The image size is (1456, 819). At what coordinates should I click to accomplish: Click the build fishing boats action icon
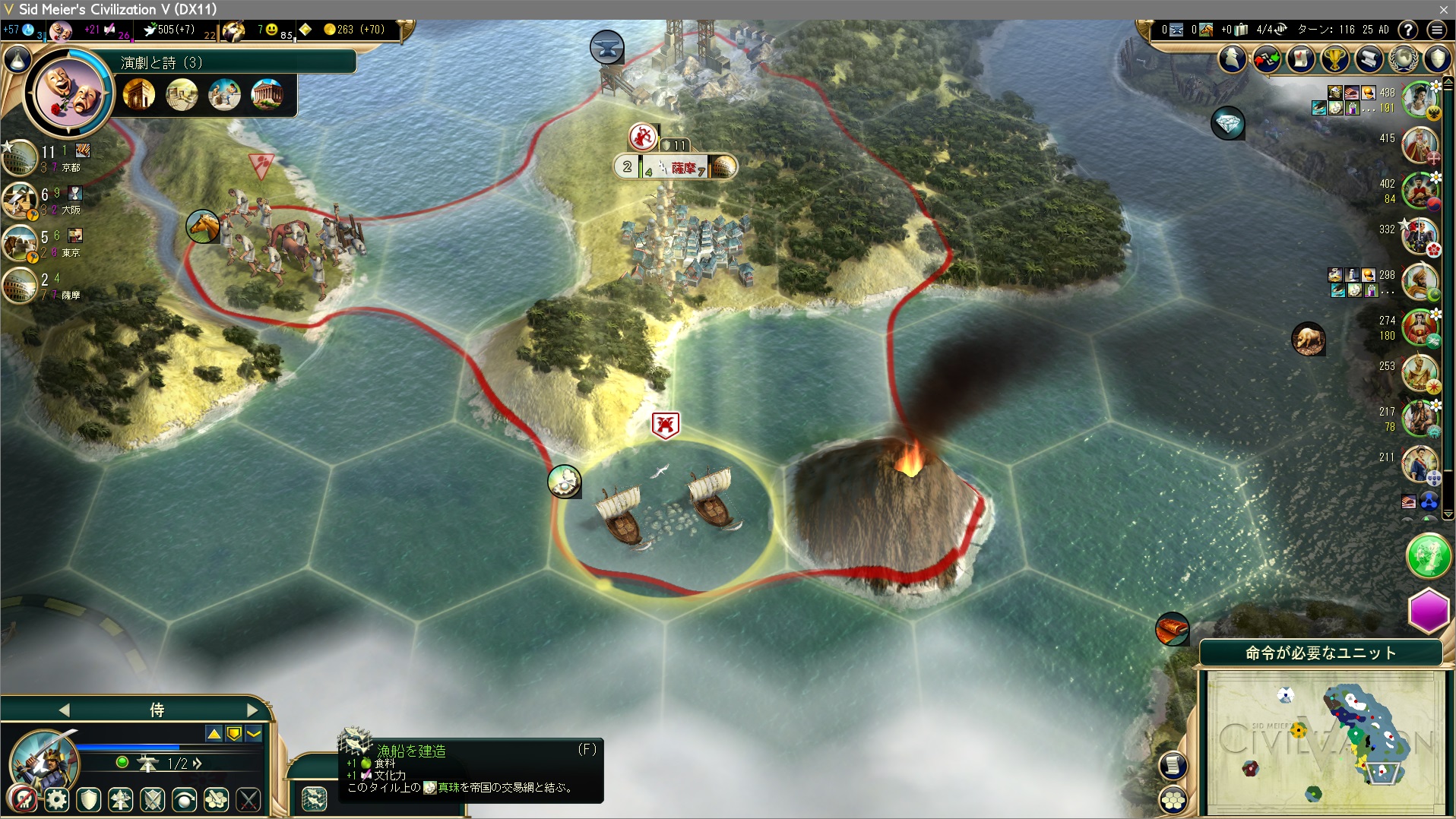(x=314, y=798)
